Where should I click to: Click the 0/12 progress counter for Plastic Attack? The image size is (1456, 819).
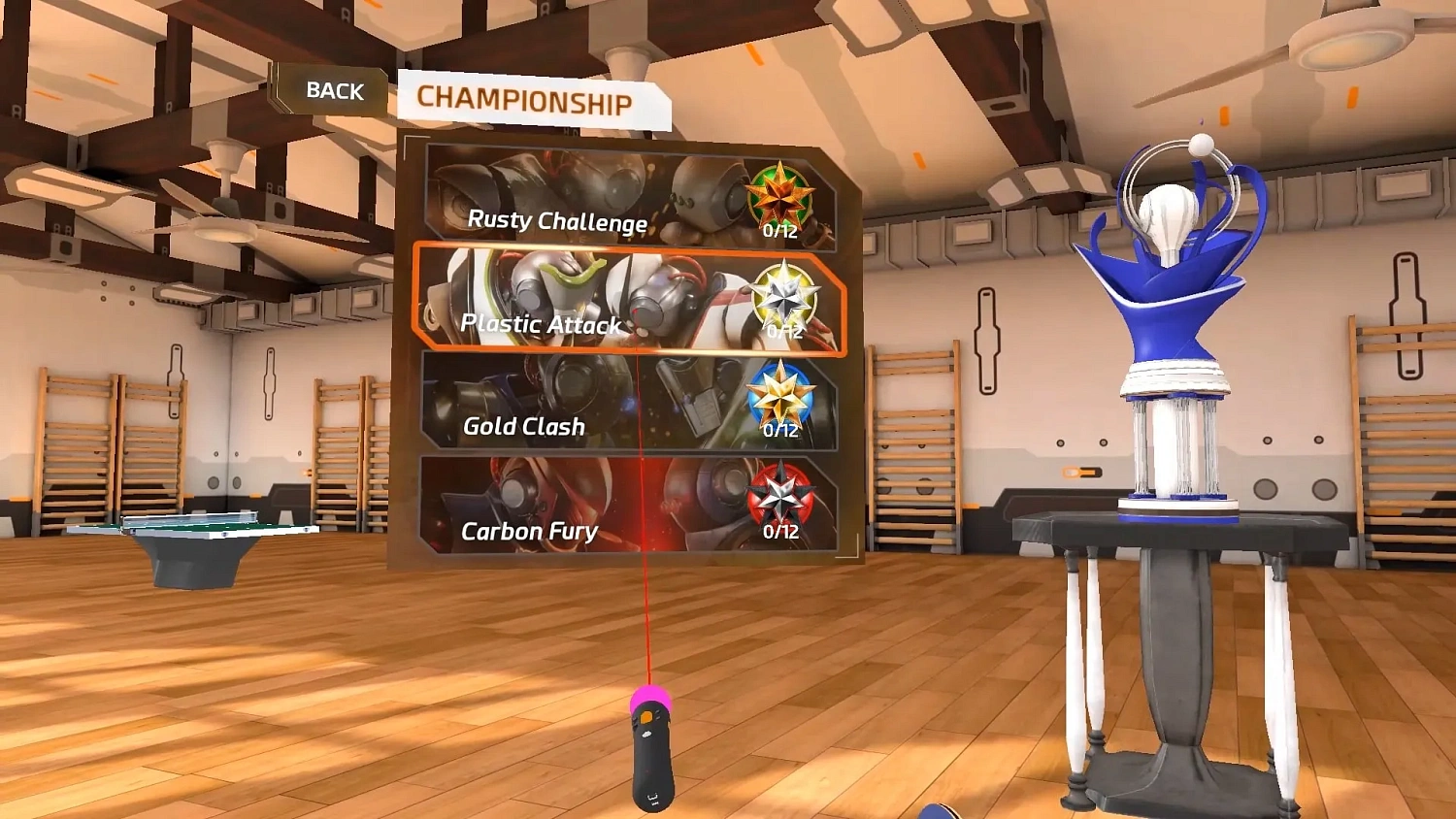click(782, 330)
